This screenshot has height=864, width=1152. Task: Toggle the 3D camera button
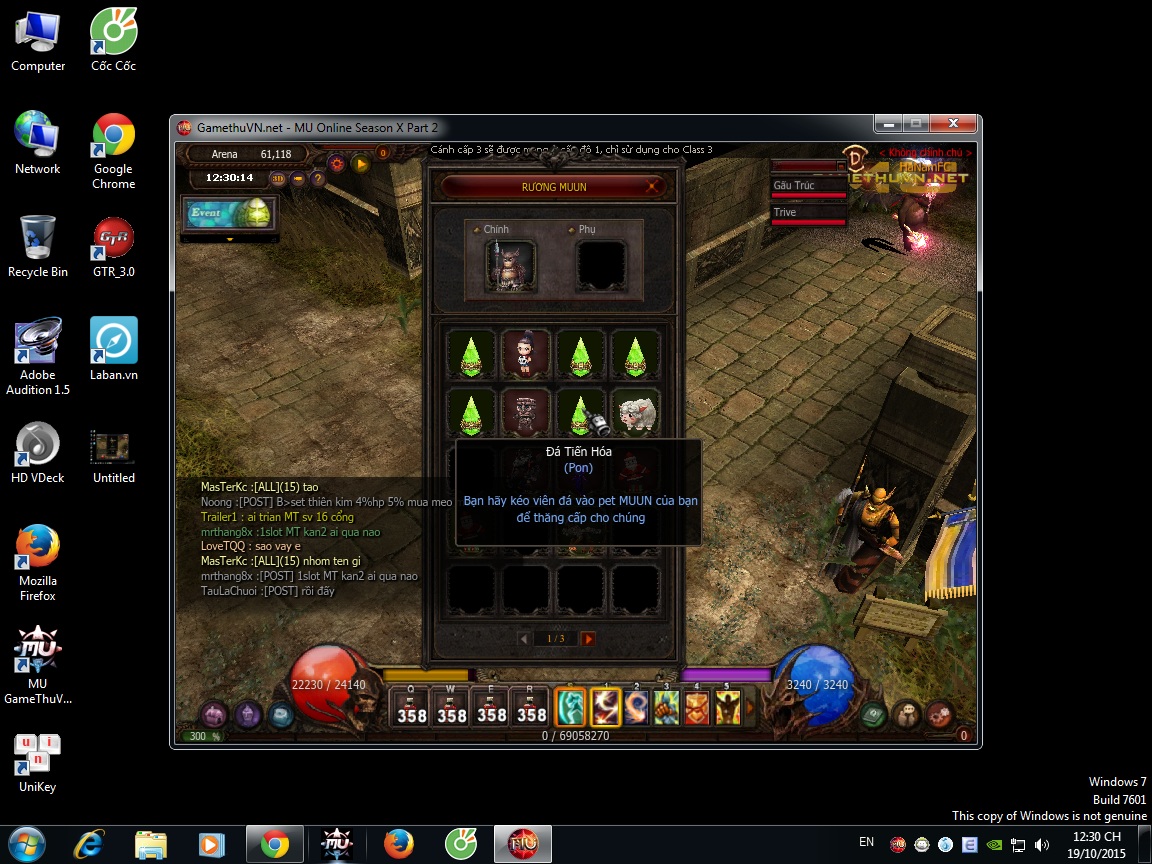(278, 179)
